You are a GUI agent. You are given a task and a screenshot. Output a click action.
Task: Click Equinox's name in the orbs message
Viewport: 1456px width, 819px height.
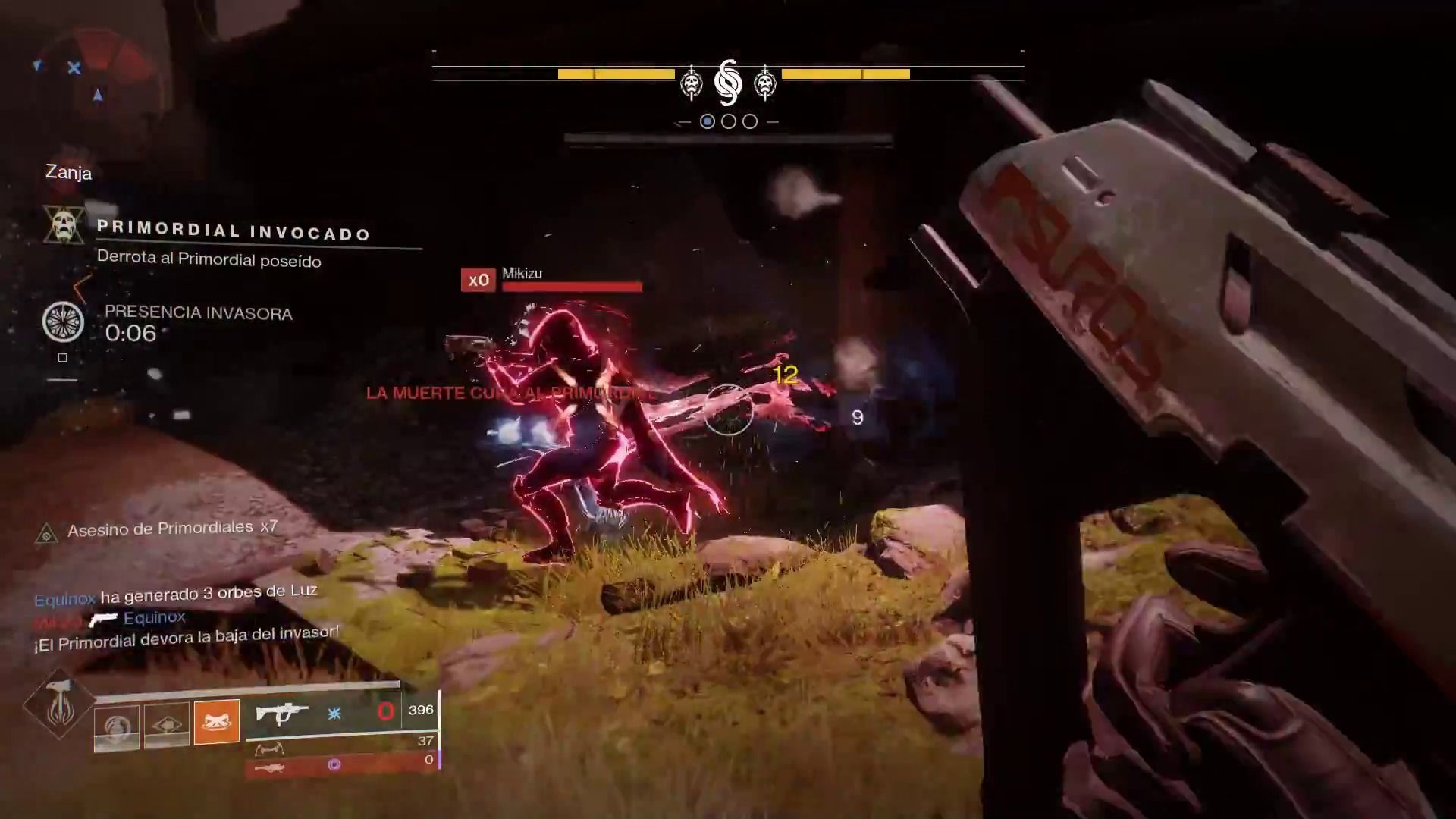click(65, 599)
